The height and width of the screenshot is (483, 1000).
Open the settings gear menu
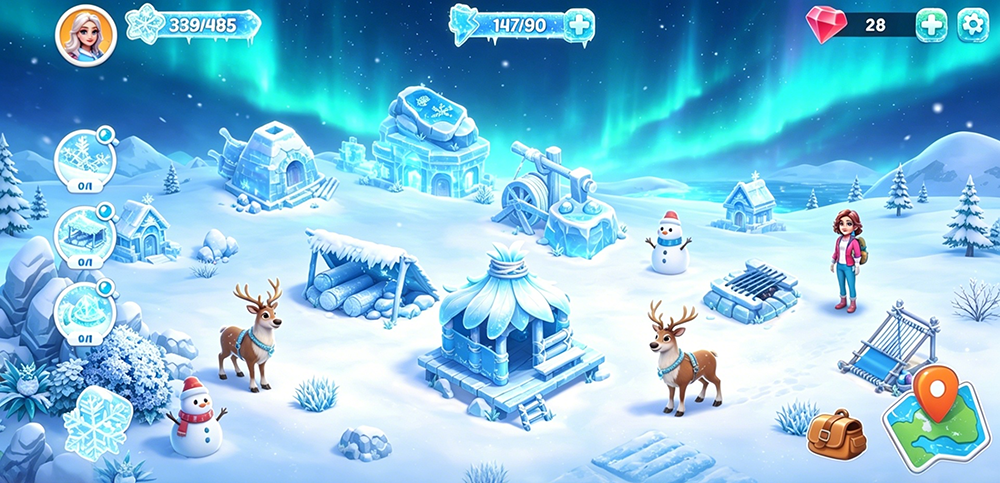971,25
